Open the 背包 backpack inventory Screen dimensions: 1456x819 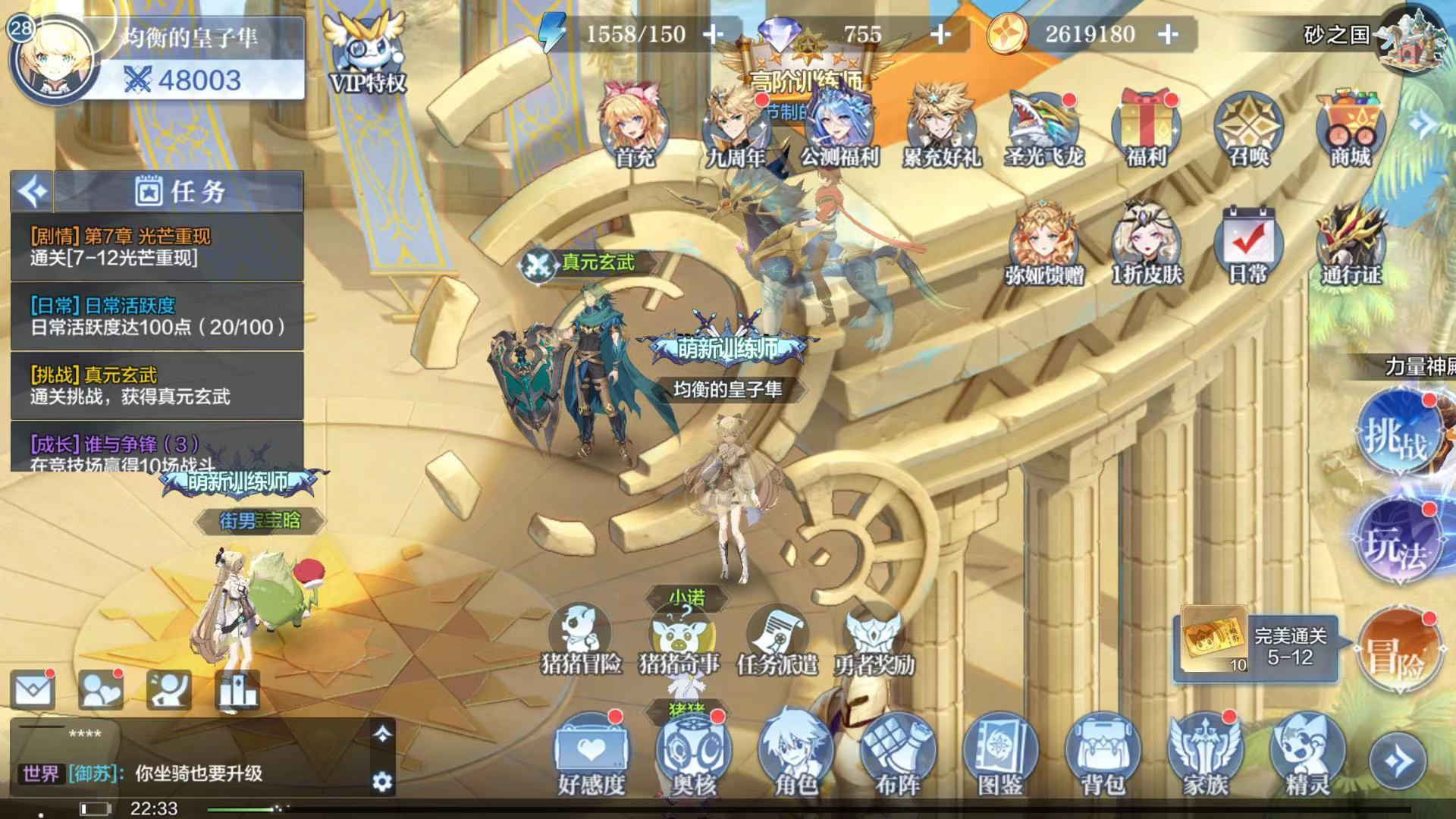pyautogui.click(x=1102, y=753)
